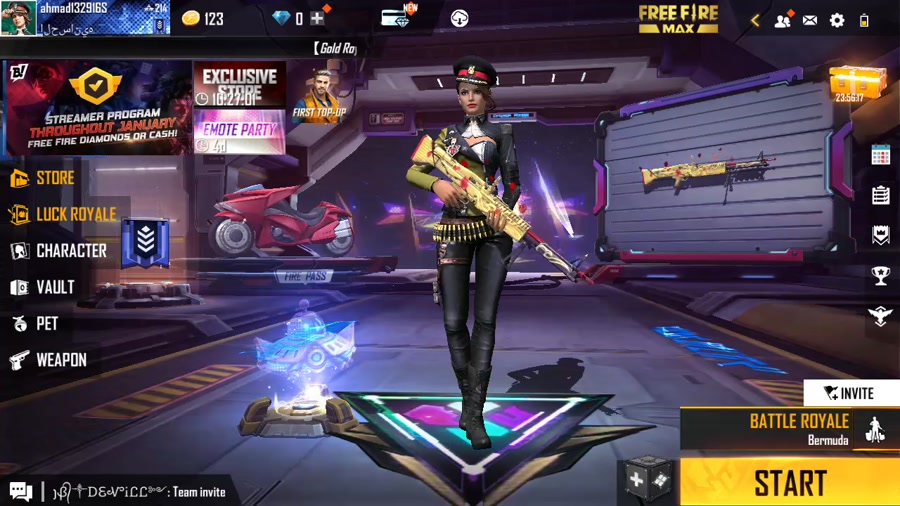Image resolution: width=900 pixels, height=506 pixels.
Task: Open the Store menu
Action: pos(43,179)
